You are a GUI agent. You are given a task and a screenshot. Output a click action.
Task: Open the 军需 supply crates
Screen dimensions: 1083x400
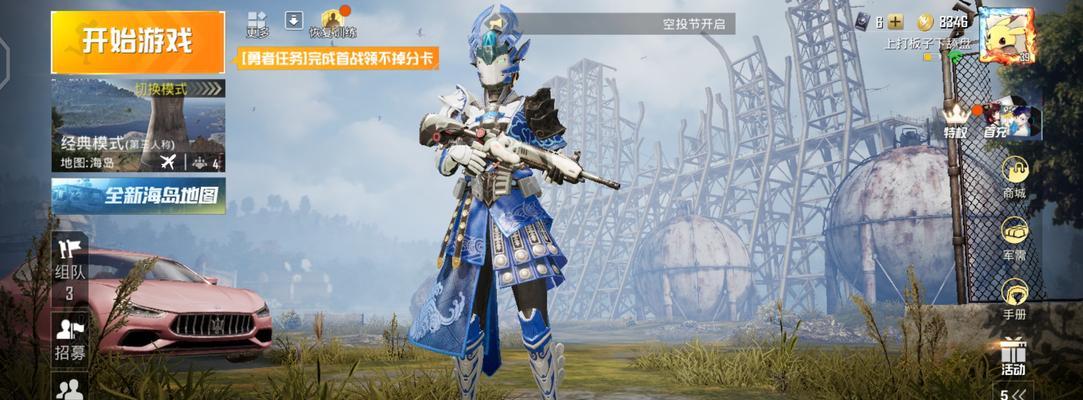tap(1014, 238)
